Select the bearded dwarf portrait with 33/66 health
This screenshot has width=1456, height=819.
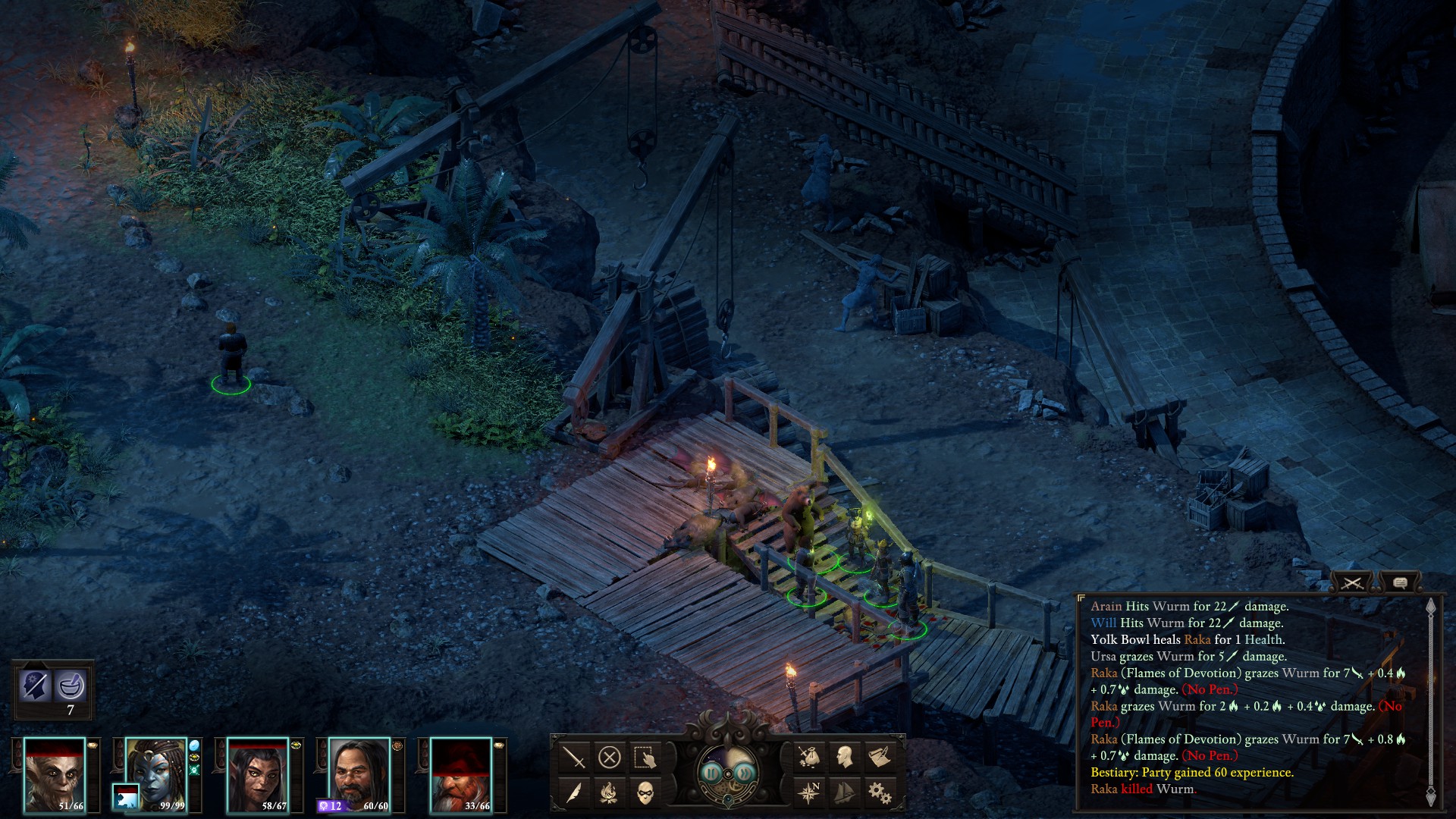[461, 775]
